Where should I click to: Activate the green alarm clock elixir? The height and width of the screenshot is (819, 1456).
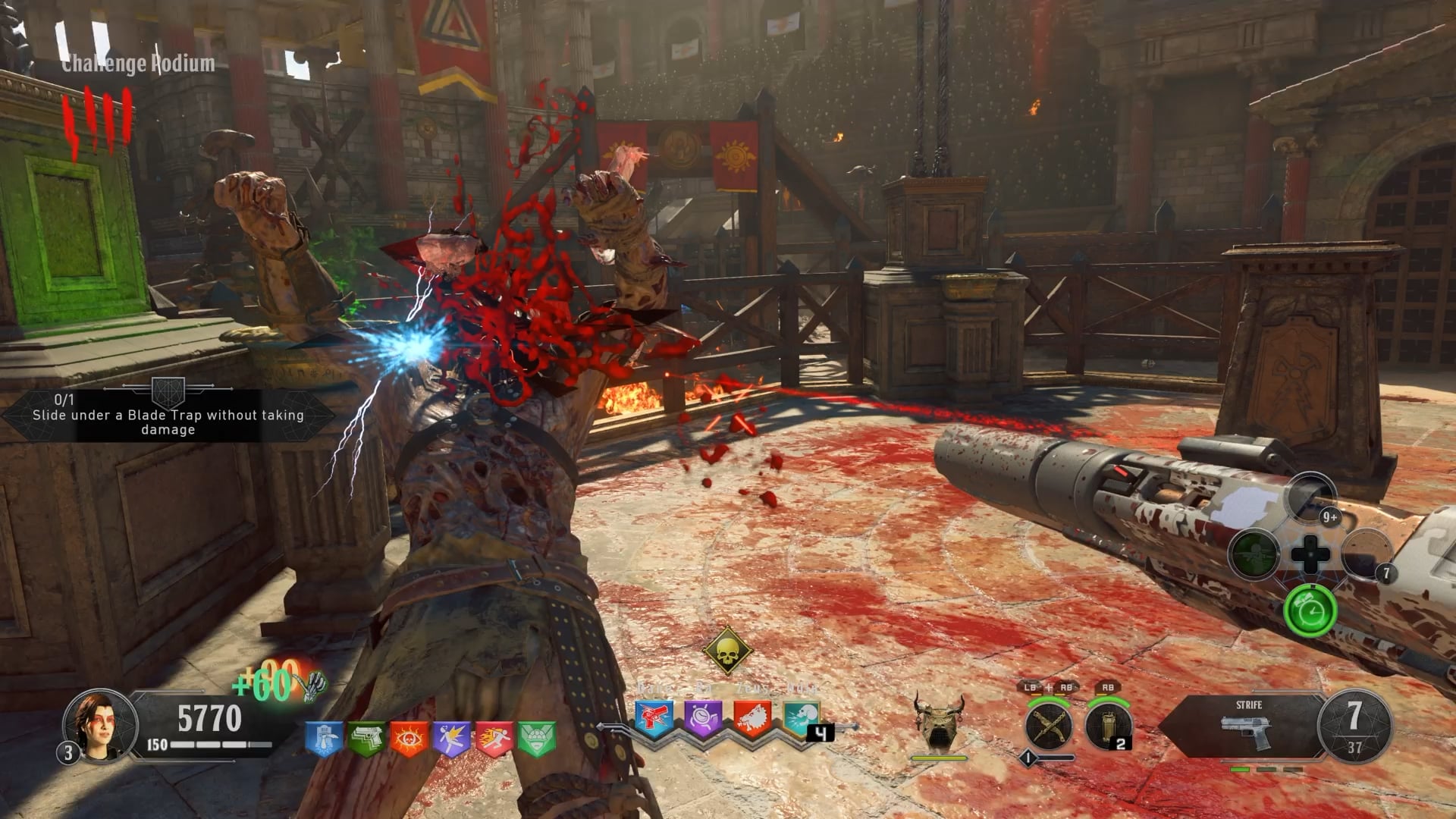click(x=1310, y=610)
